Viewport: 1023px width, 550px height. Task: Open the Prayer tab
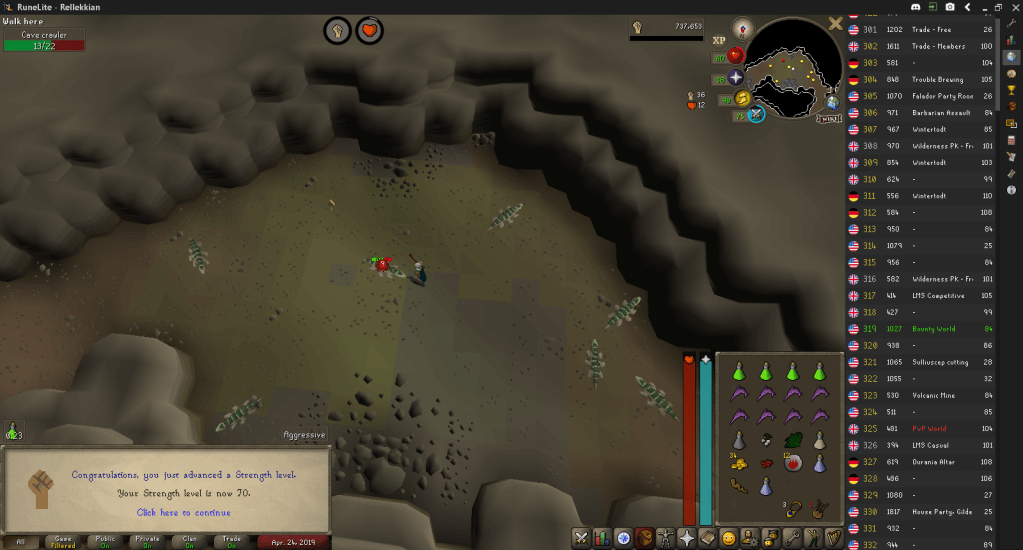[687, 538]
